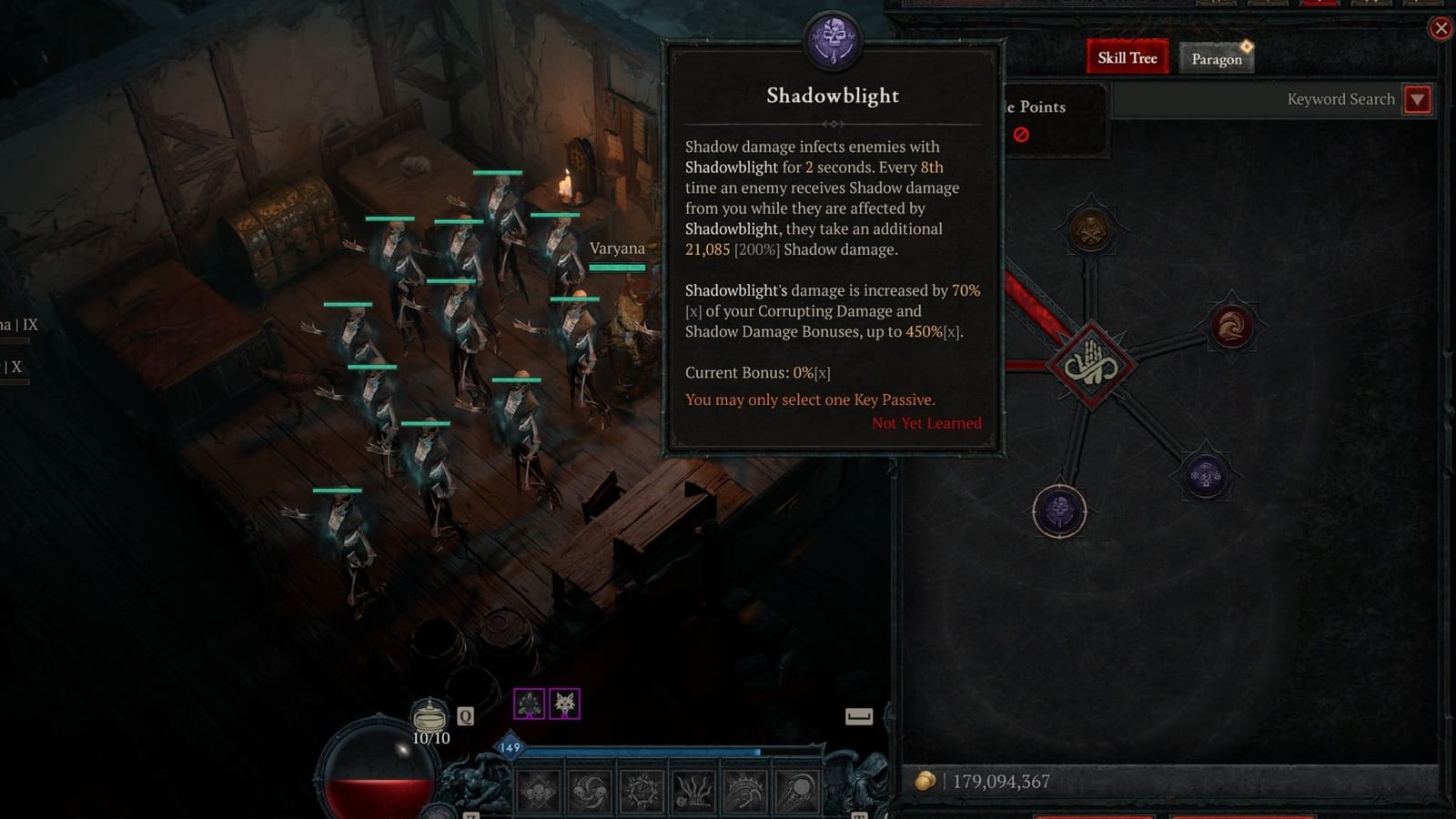Select the Skill Tree tab
Screen dimensions: 1456x819
click(1127, 56)
